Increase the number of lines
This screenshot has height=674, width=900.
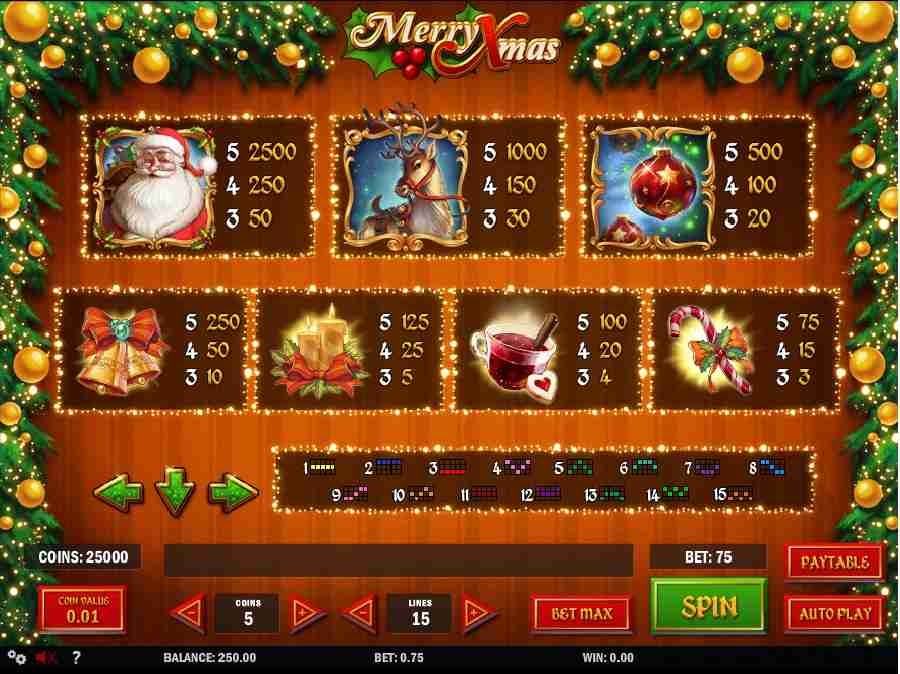tap(479, 612)
